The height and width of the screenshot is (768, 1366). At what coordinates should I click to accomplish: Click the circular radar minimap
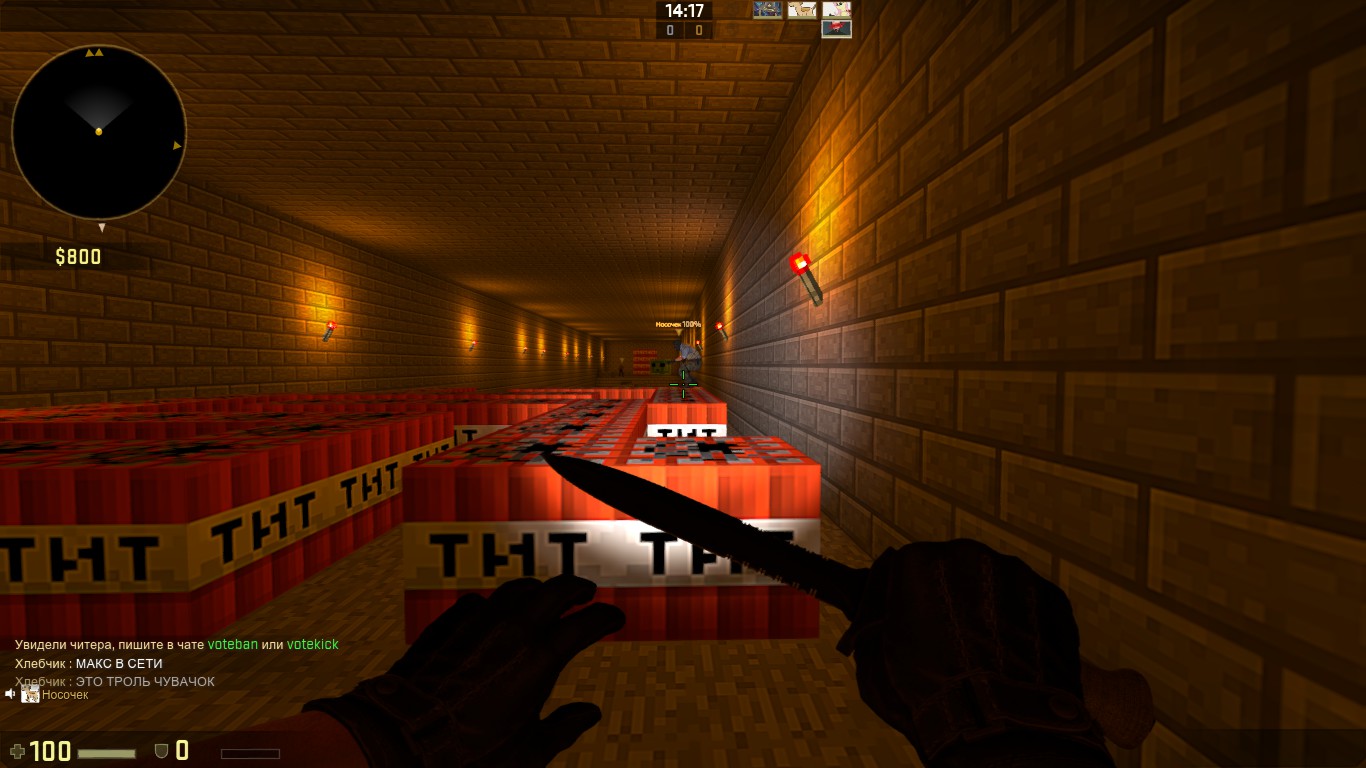pos(99,131)
